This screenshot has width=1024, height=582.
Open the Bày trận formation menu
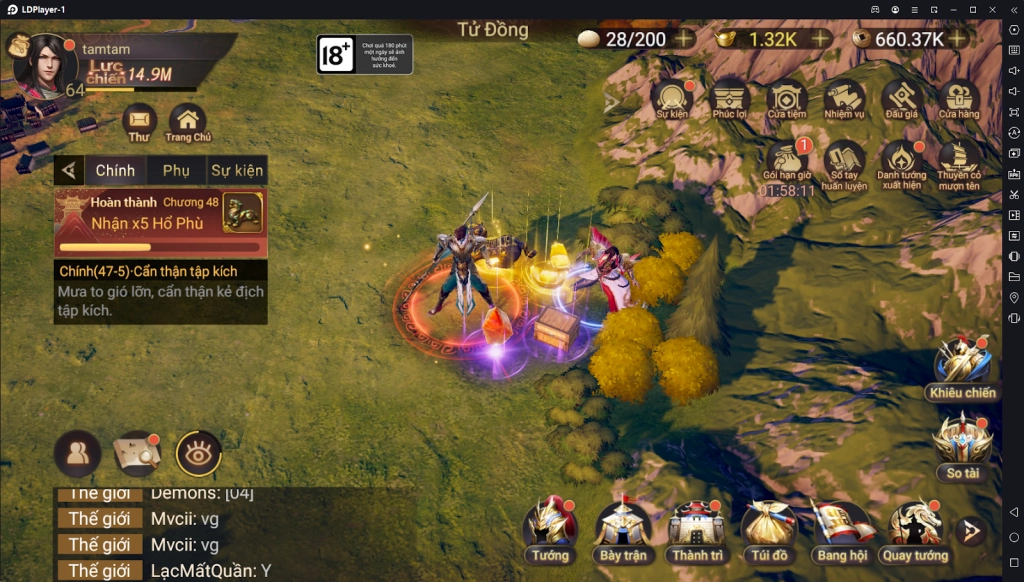pos(623,528)
